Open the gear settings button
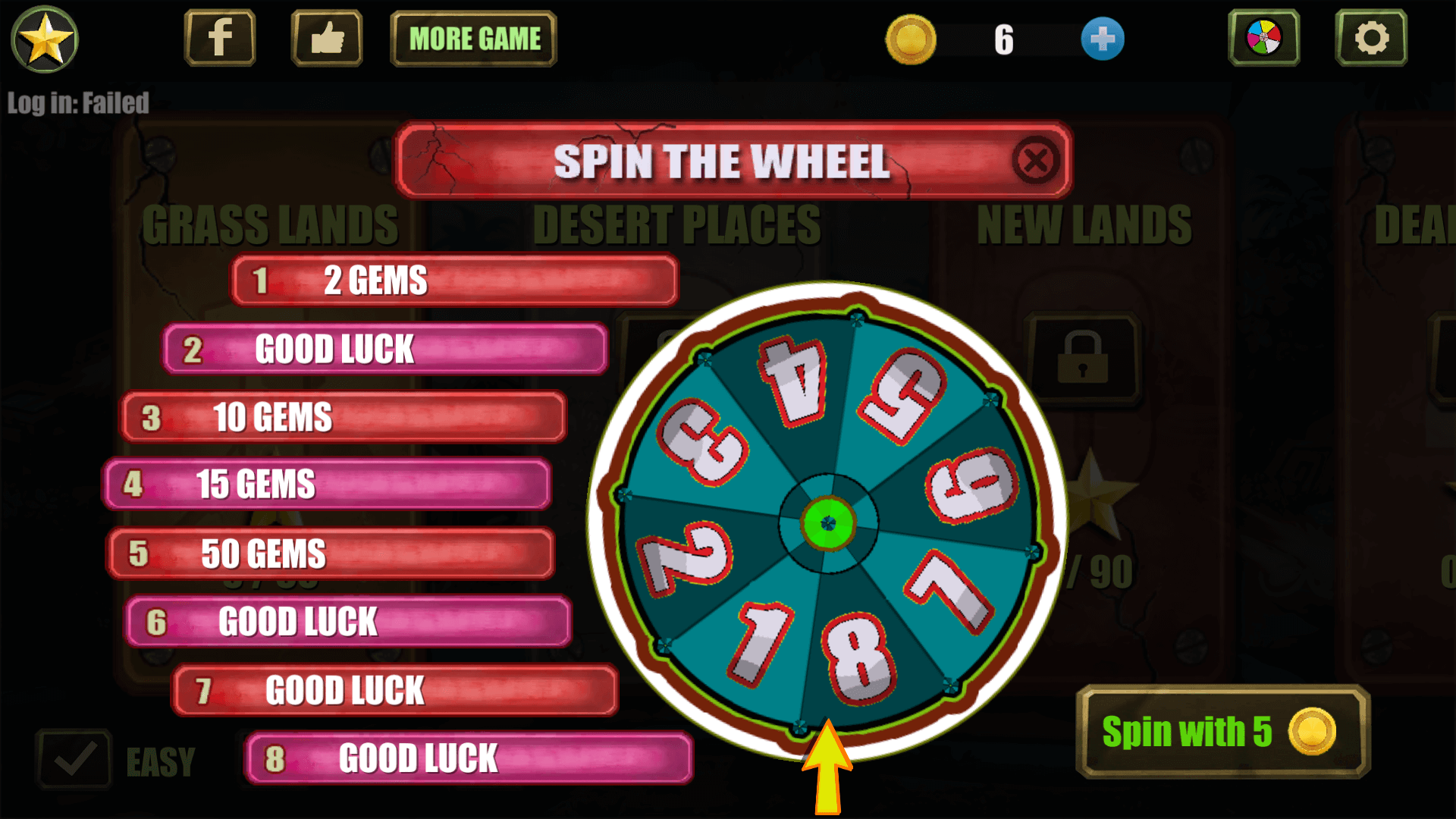This screenshot has height=819, width=1456. click(1371, 38)
